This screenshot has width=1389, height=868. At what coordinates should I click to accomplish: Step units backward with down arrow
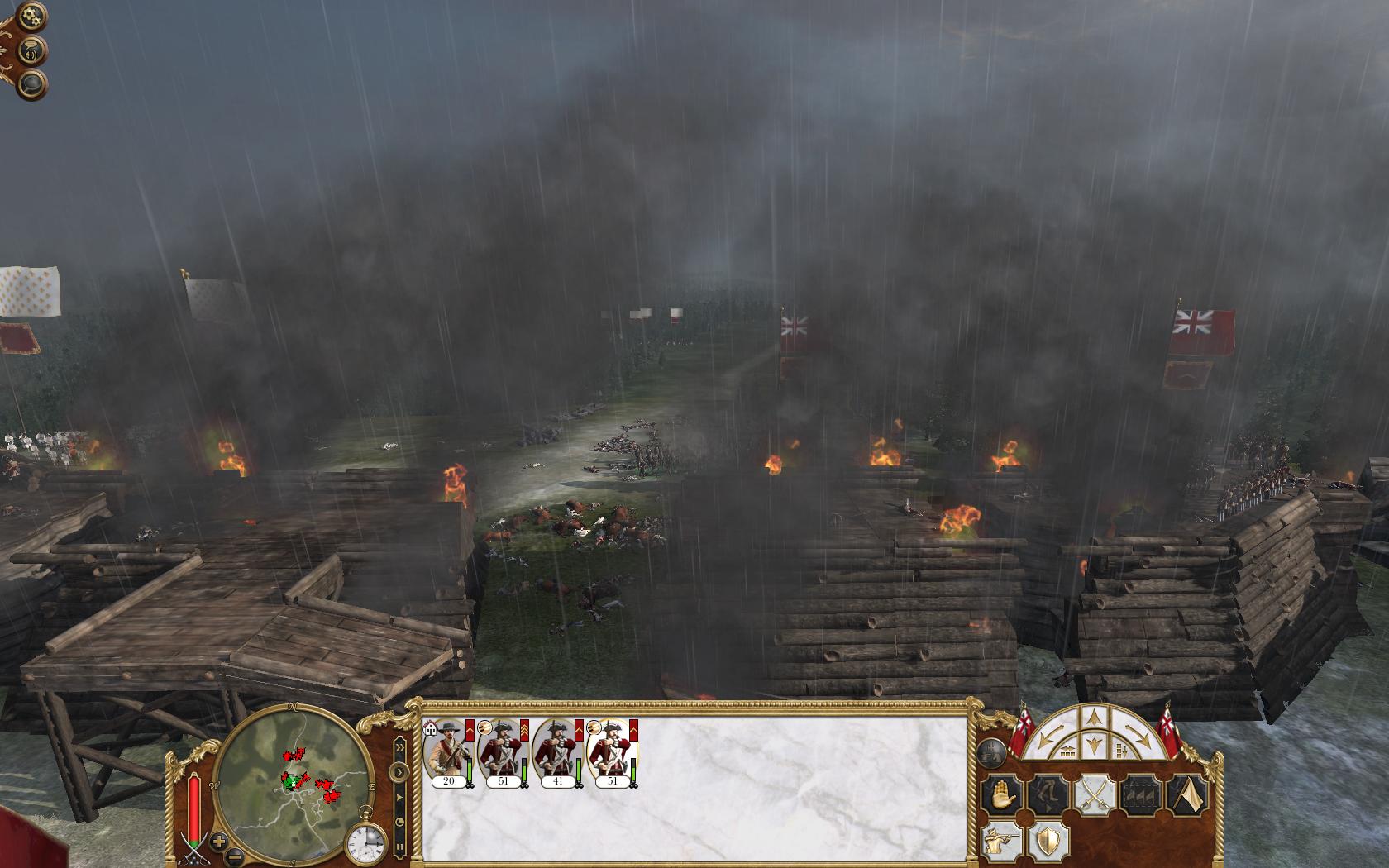click(1095, 746)
